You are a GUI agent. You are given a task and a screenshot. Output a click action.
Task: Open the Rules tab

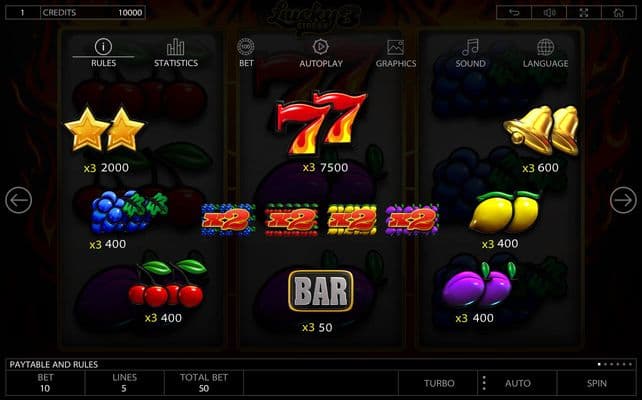tap(103, 53)
